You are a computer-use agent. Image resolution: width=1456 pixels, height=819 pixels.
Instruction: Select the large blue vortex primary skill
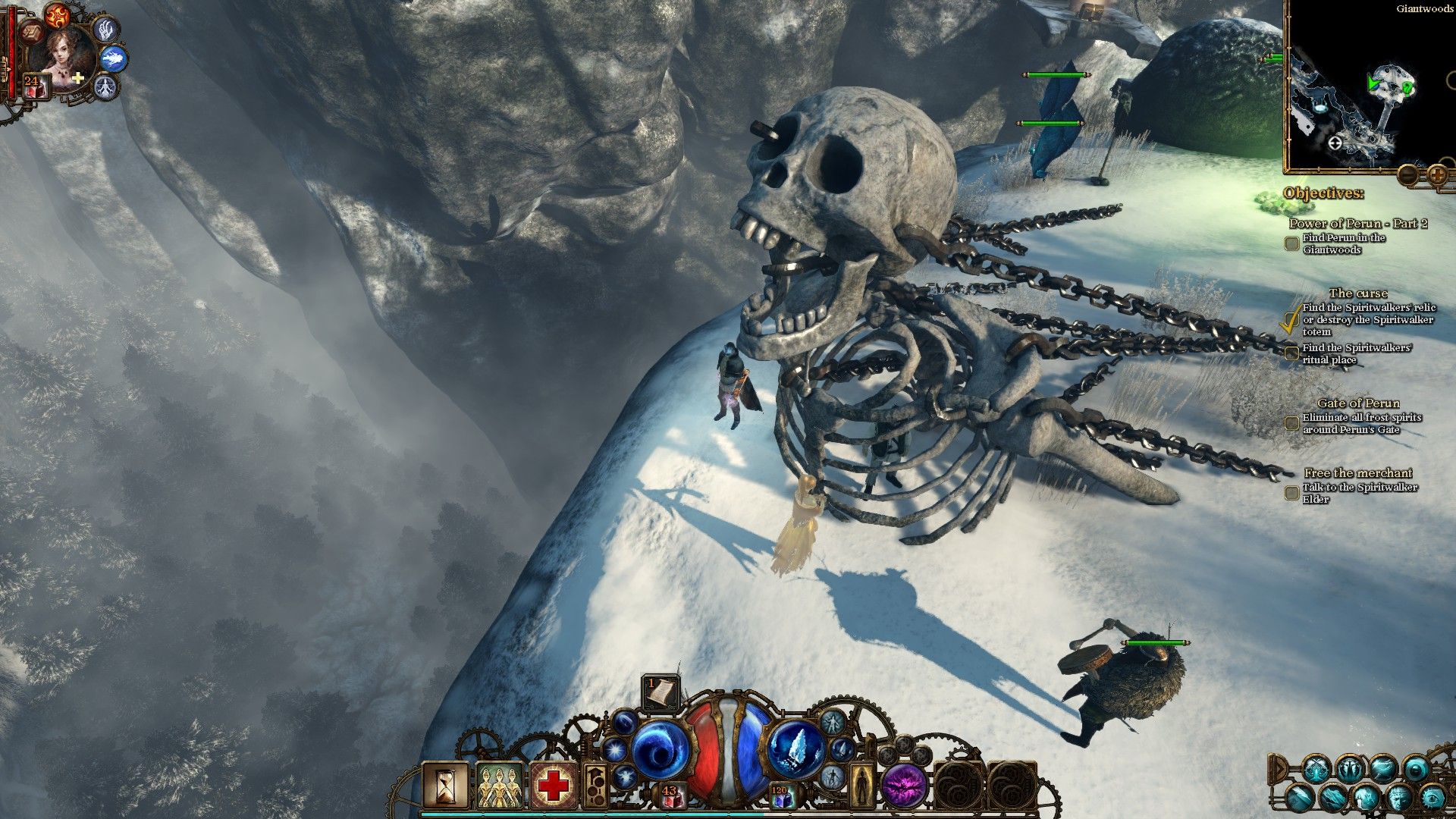(x=658, y=751)
